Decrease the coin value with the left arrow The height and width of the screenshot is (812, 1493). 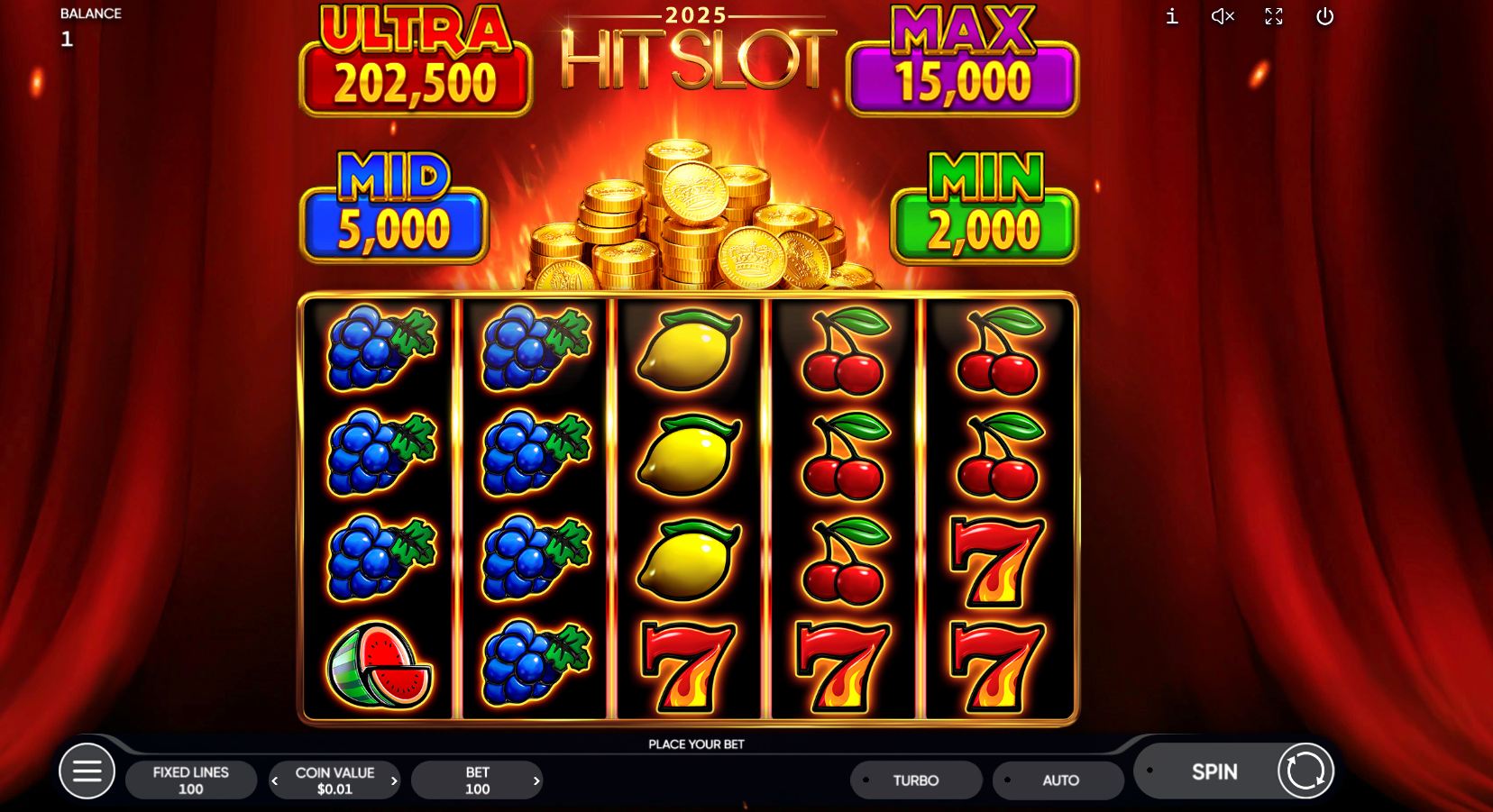tap(275, 780)
